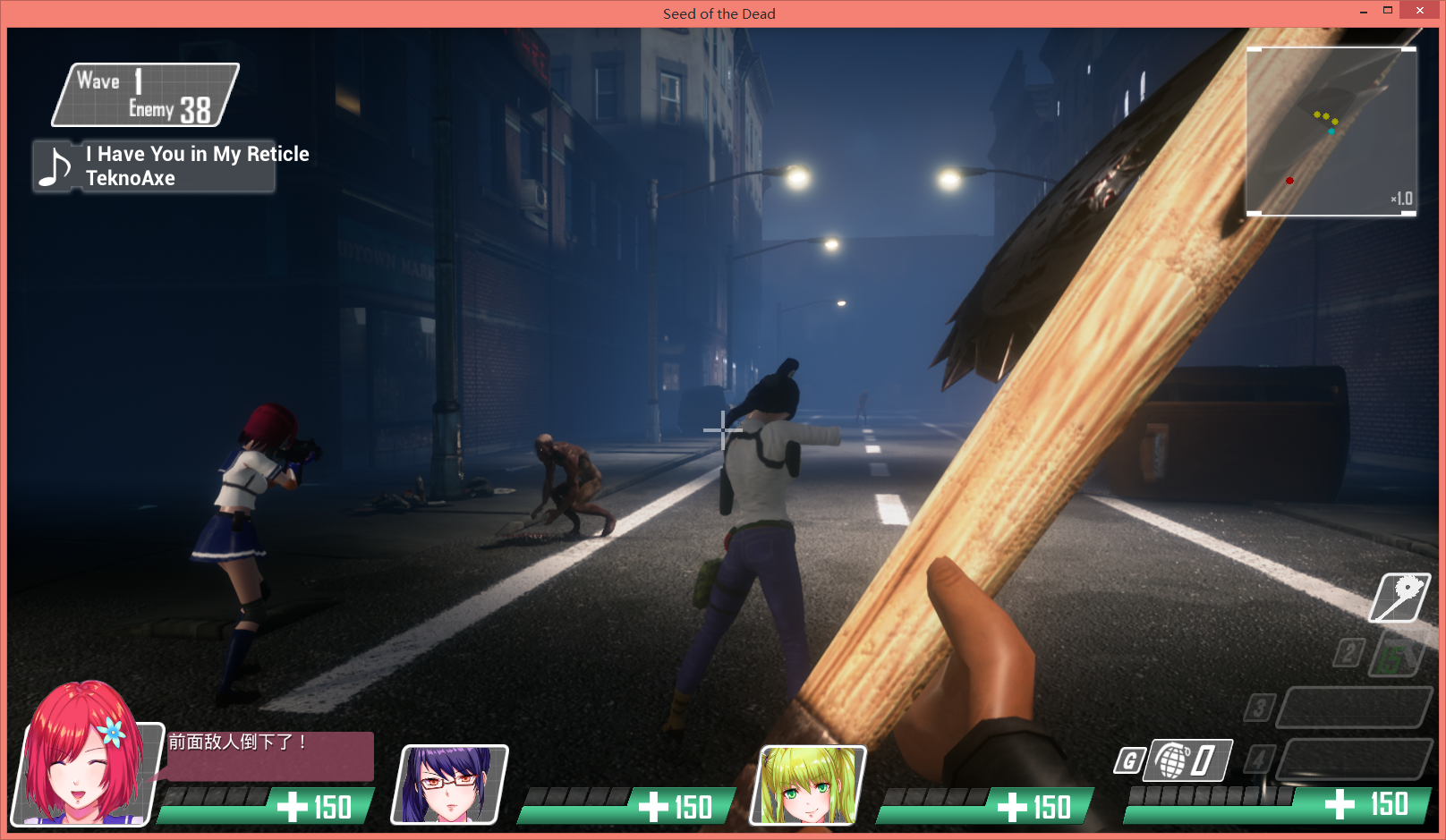Click the Seed of the Dead title bar
This screenshot has height=840, width=1446.
719,13
